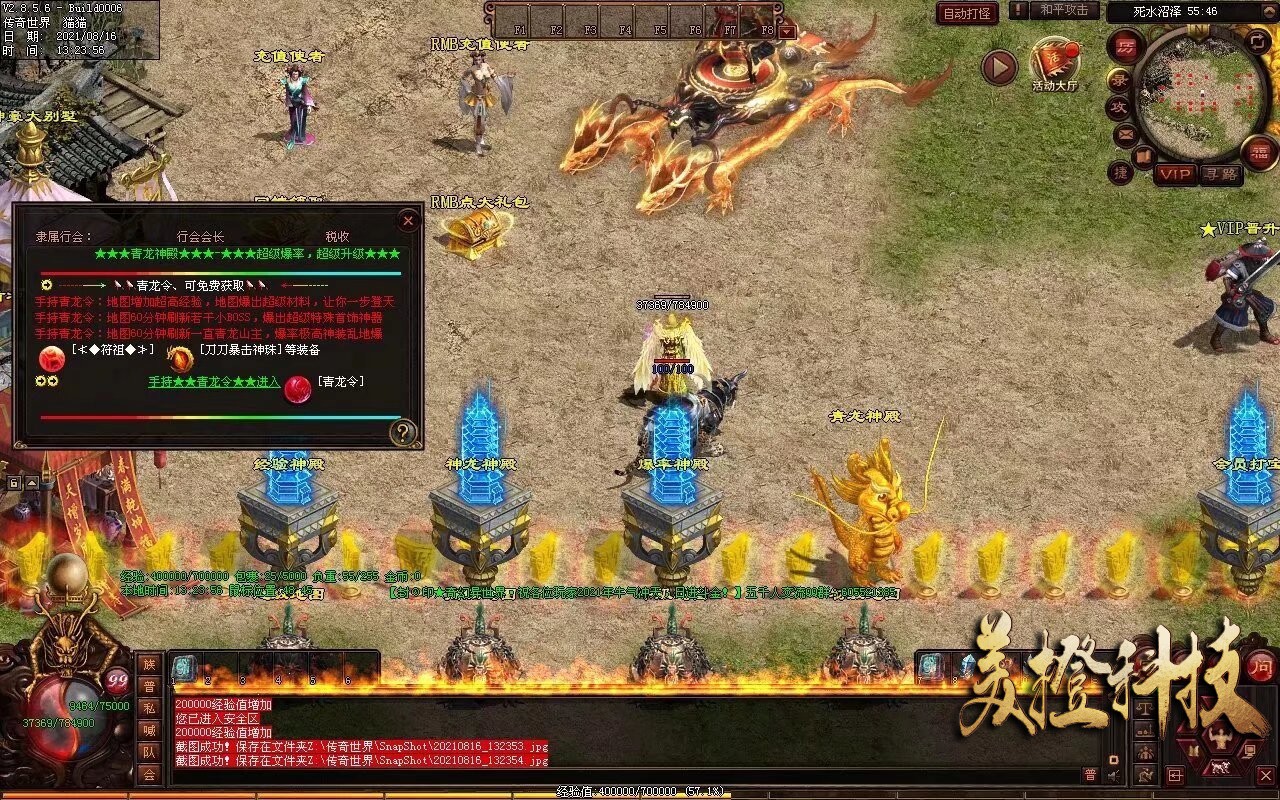
Task: Open the mail envelope icon beside the minimap
Action: (x=1124, y=134)
